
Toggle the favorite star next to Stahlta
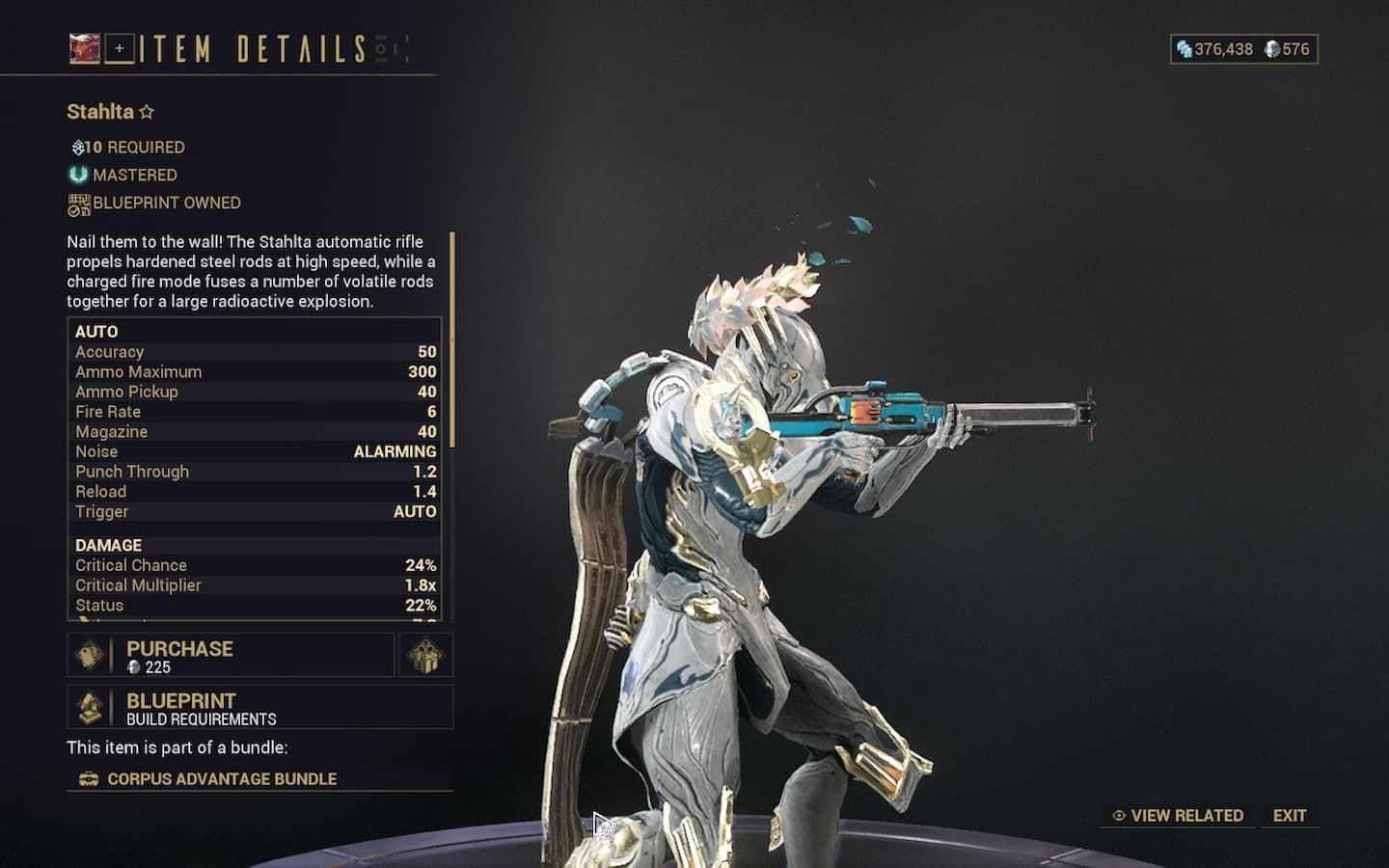[x=147, y=111]
